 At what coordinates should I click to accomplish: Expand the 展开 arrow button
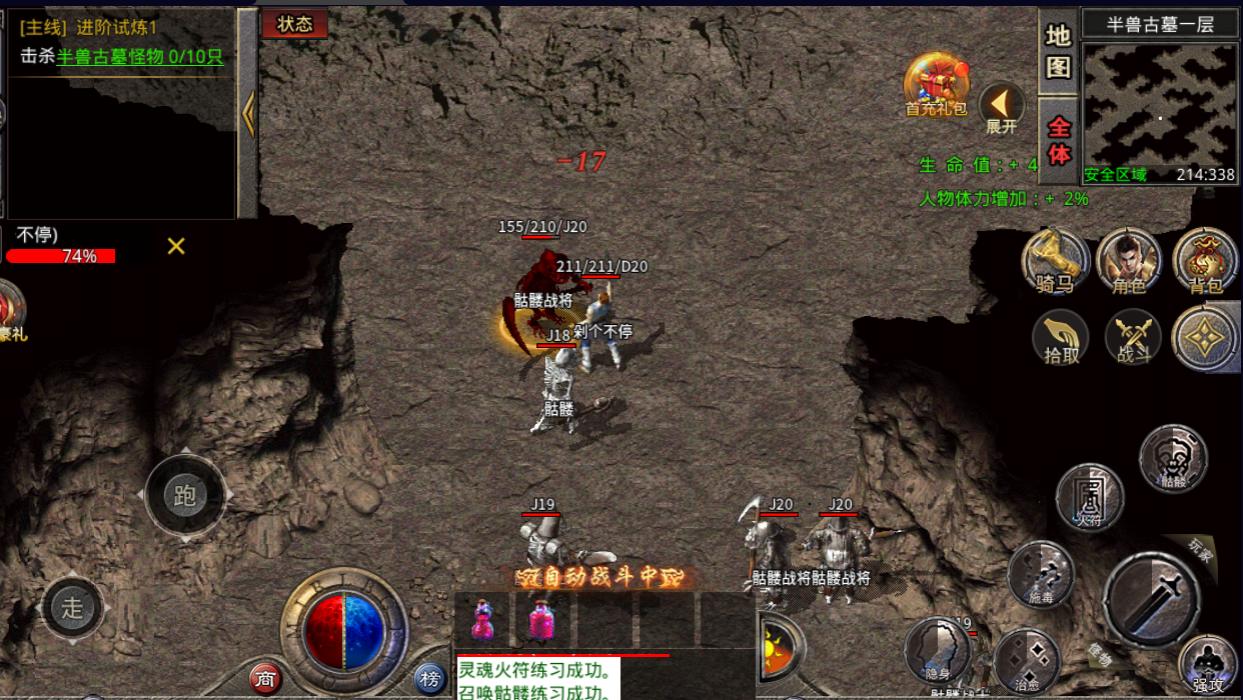click(1001, 105)
